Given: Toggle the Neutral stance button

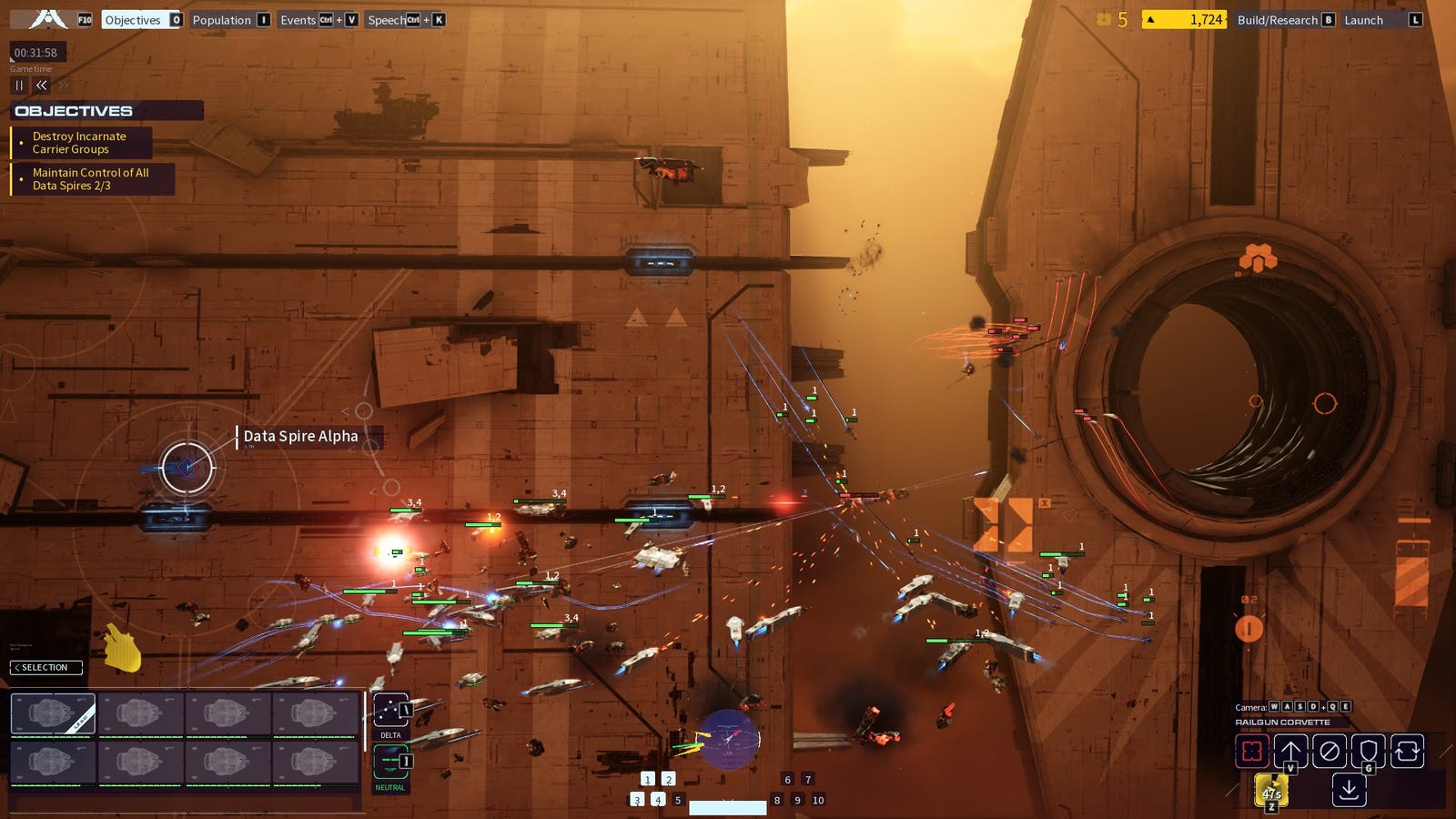Looking at the screenshot, I should 390,762.
